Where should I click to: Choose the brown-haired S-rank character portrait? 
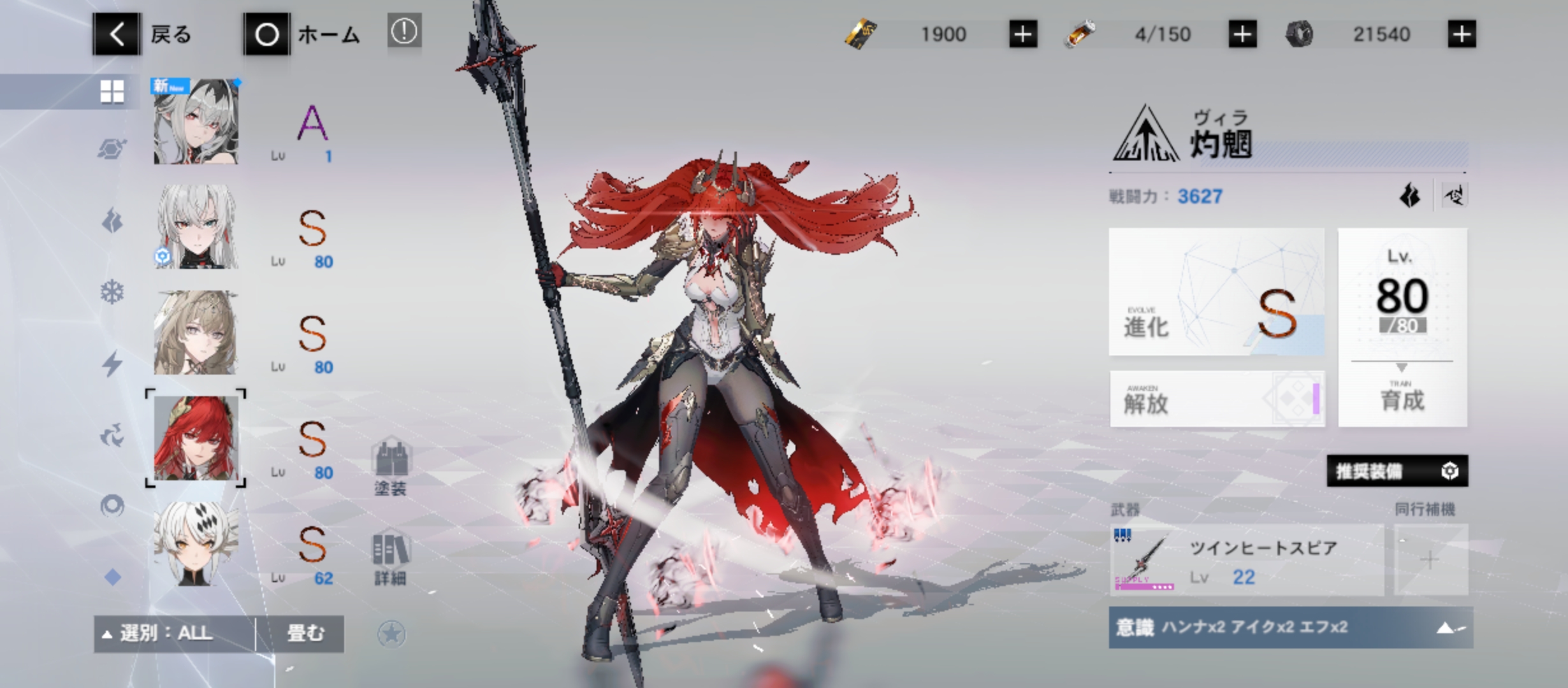click(196, 333)
